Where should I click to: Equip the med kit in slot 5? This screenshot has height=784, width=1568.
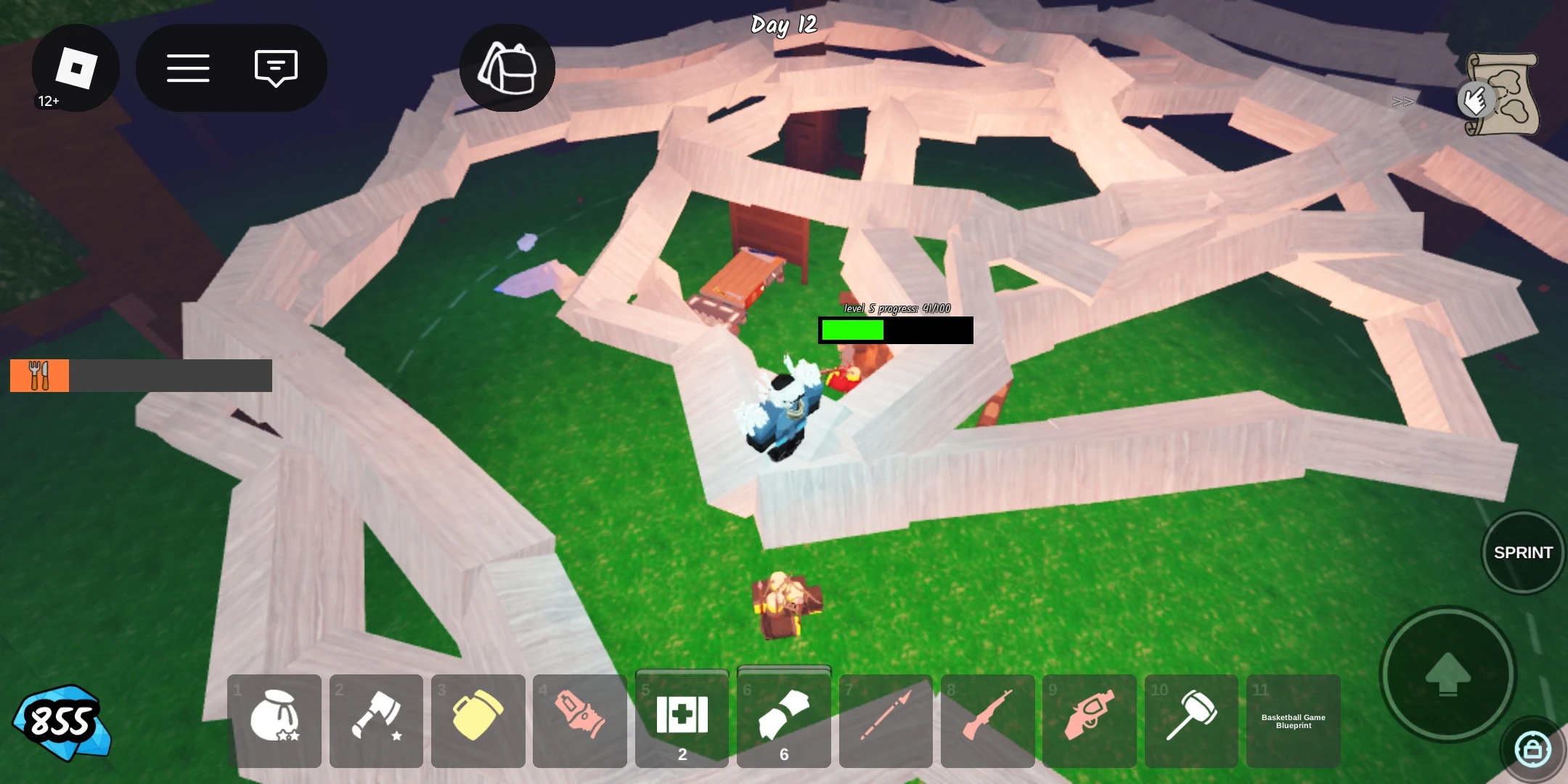coord(682,715)
